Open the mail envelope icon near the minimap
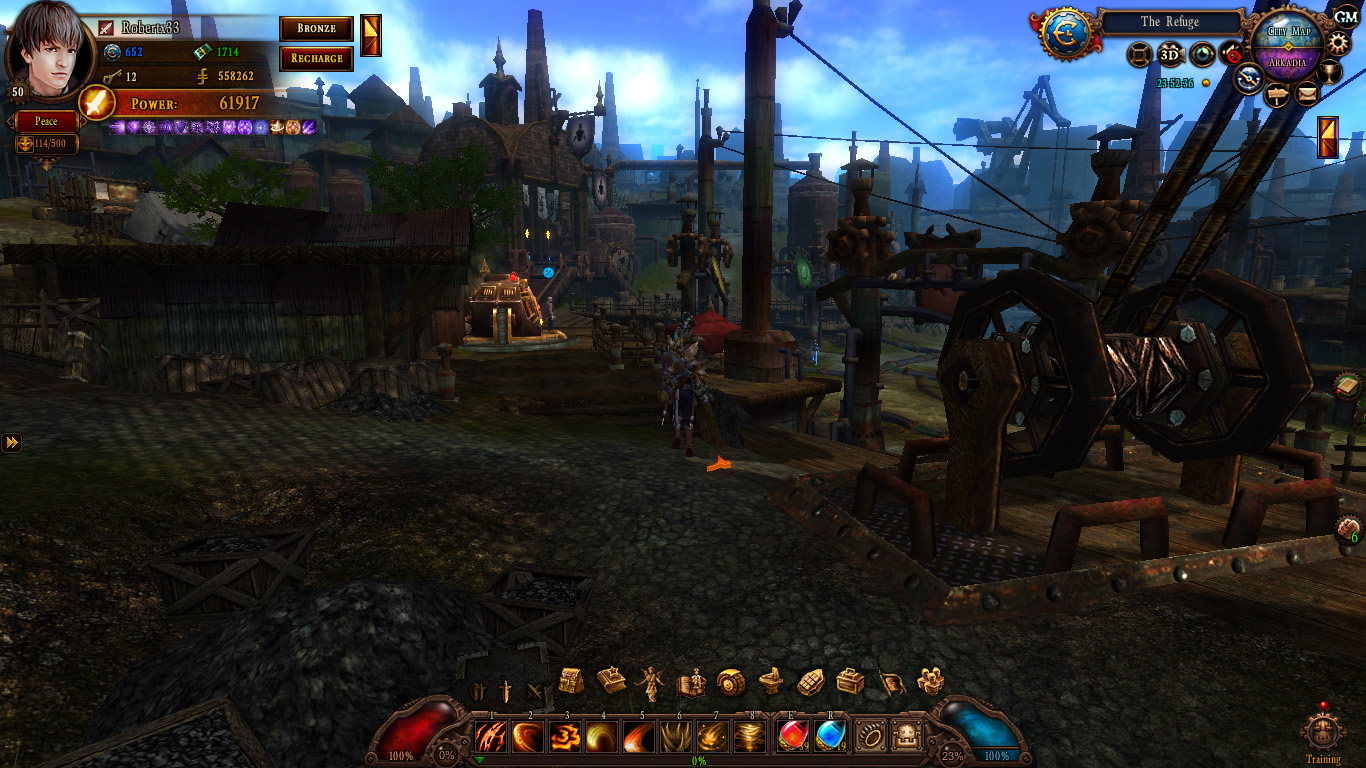The image size is (1366, 768). click(x=1306, y=95)
